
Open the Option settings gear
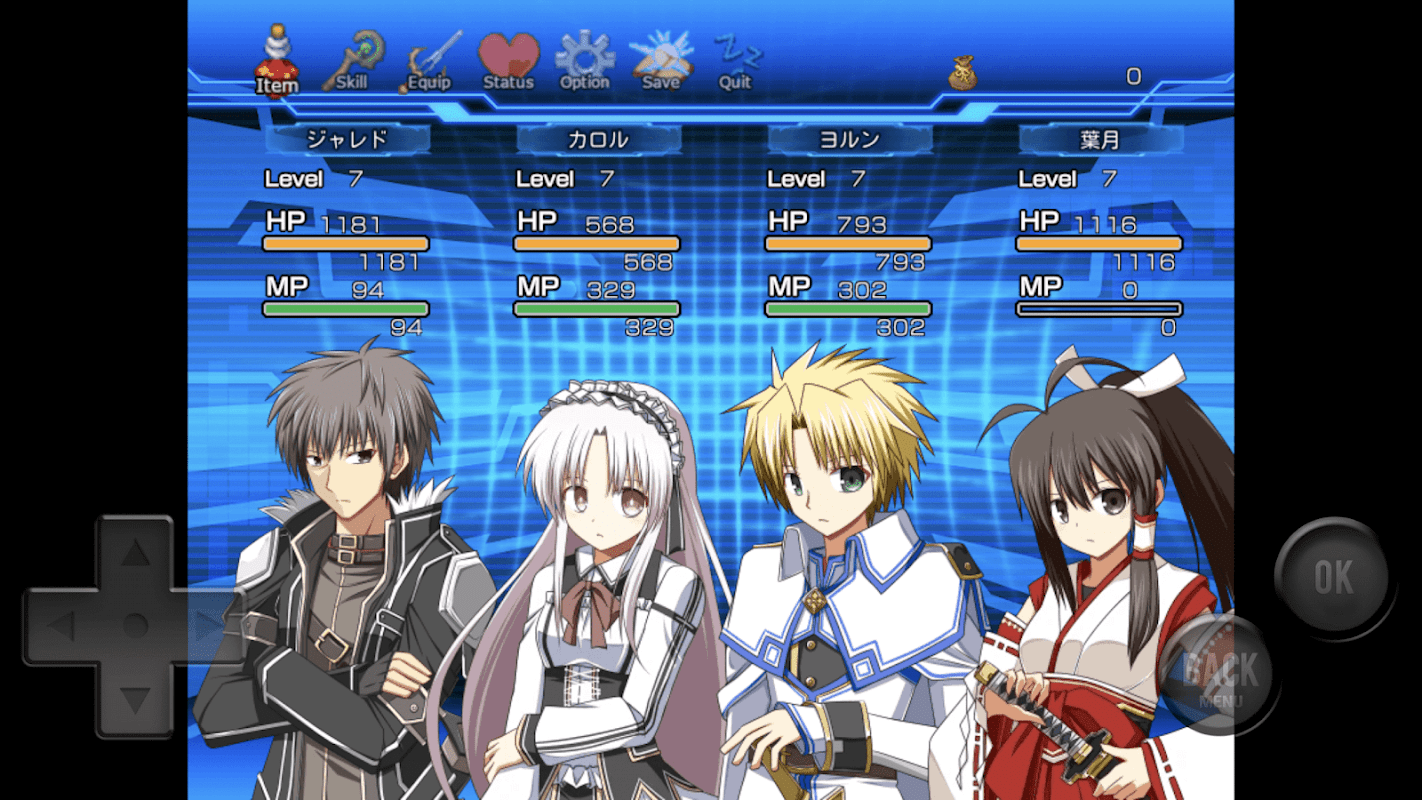pyautogui.click(x=584, y=62)
